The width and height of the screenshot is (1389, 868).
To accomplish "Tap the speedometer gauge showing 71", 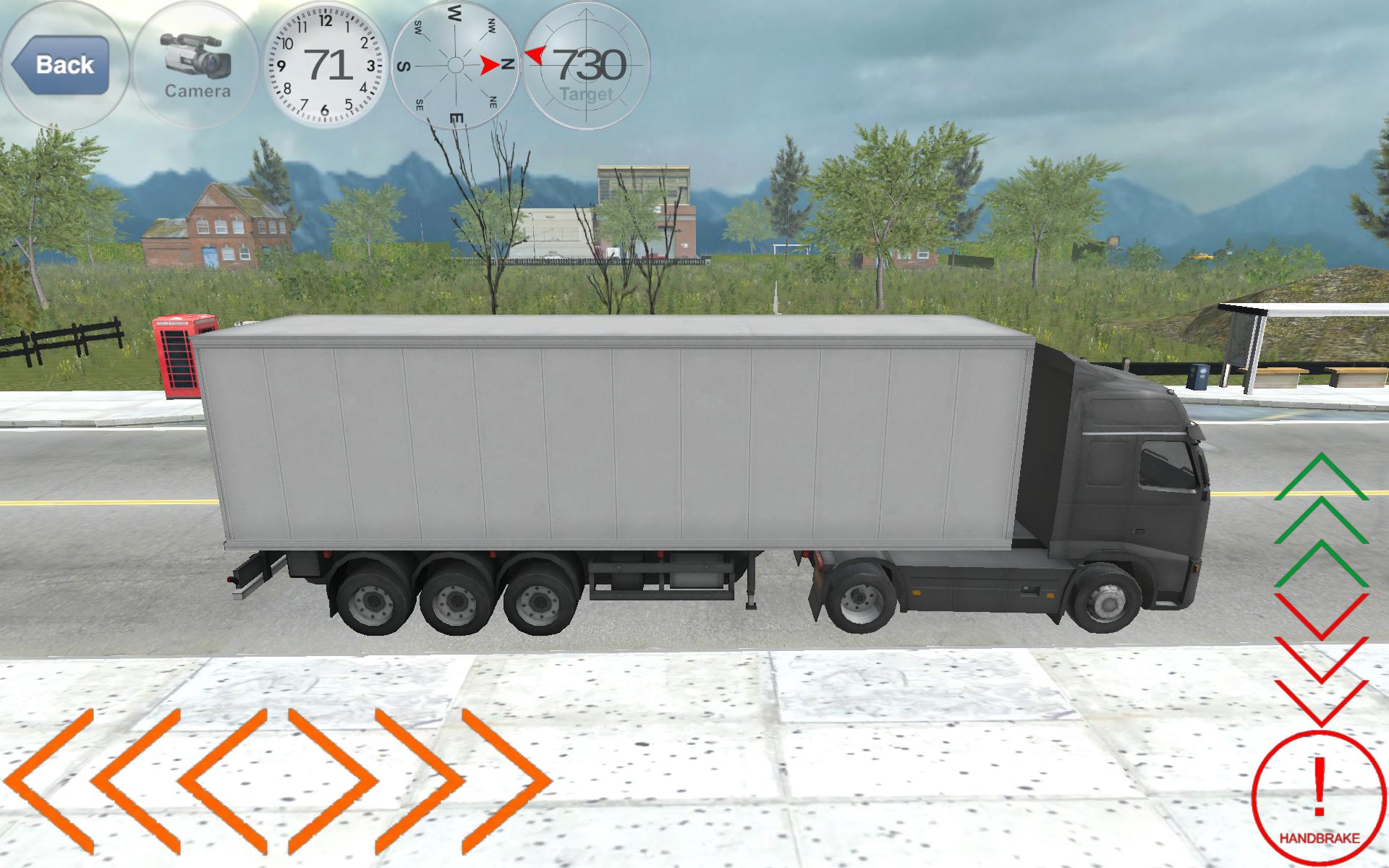I will (x=327, y=65).
